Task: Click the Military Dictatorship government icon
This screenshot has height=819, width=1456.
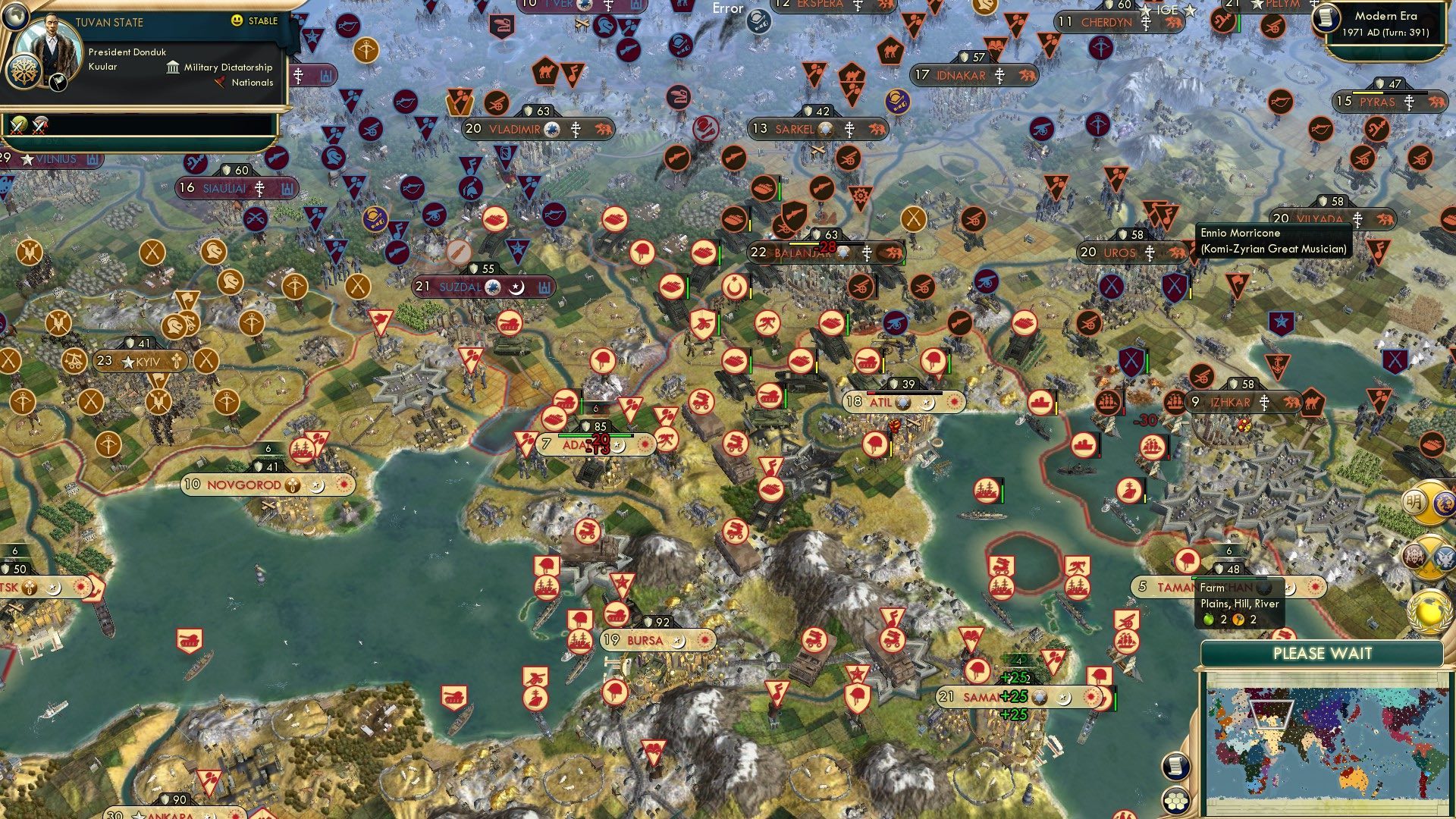Action: point(173,67)
